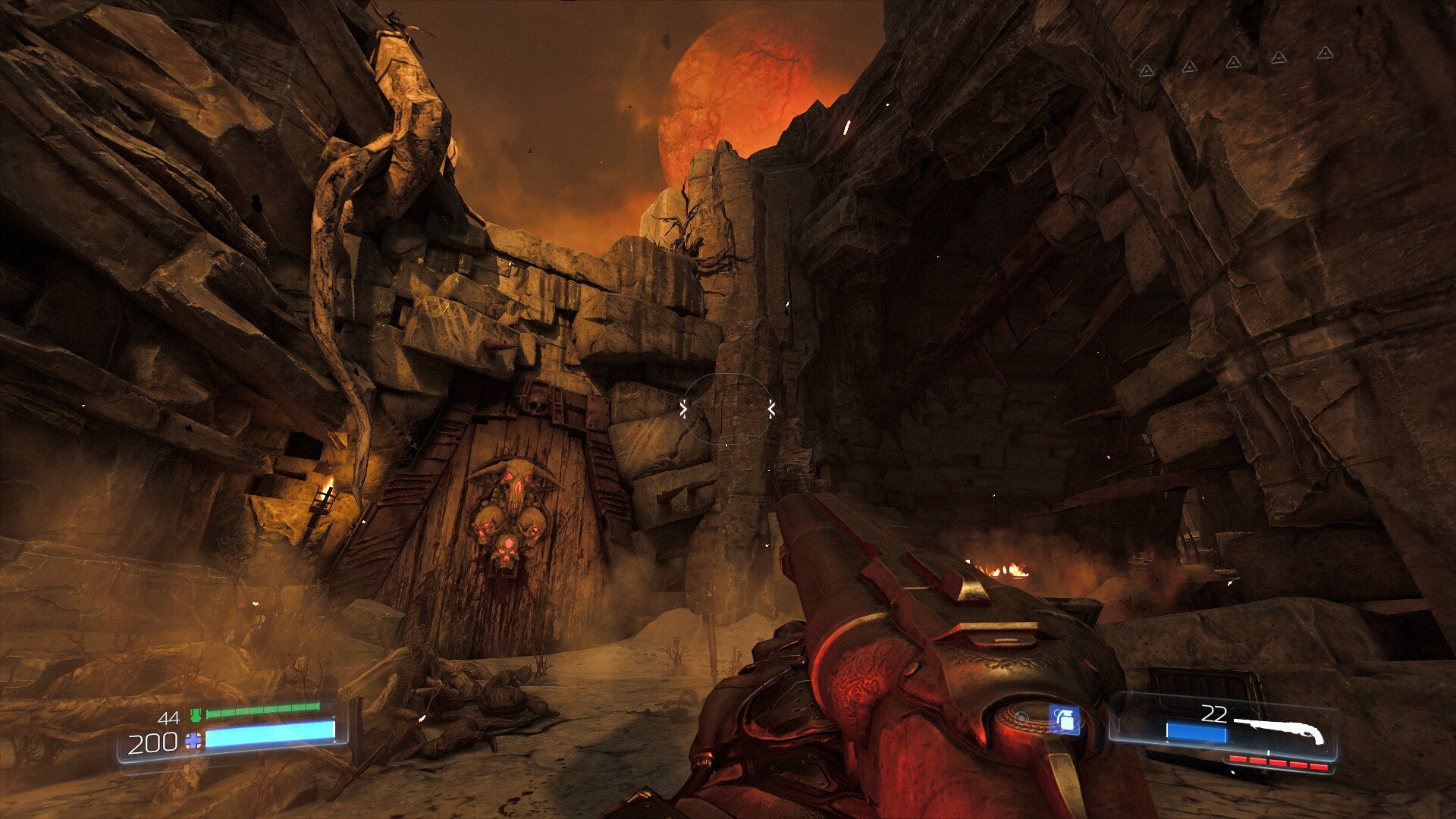Select the shotgun weapon icon

coord(1279,730)
